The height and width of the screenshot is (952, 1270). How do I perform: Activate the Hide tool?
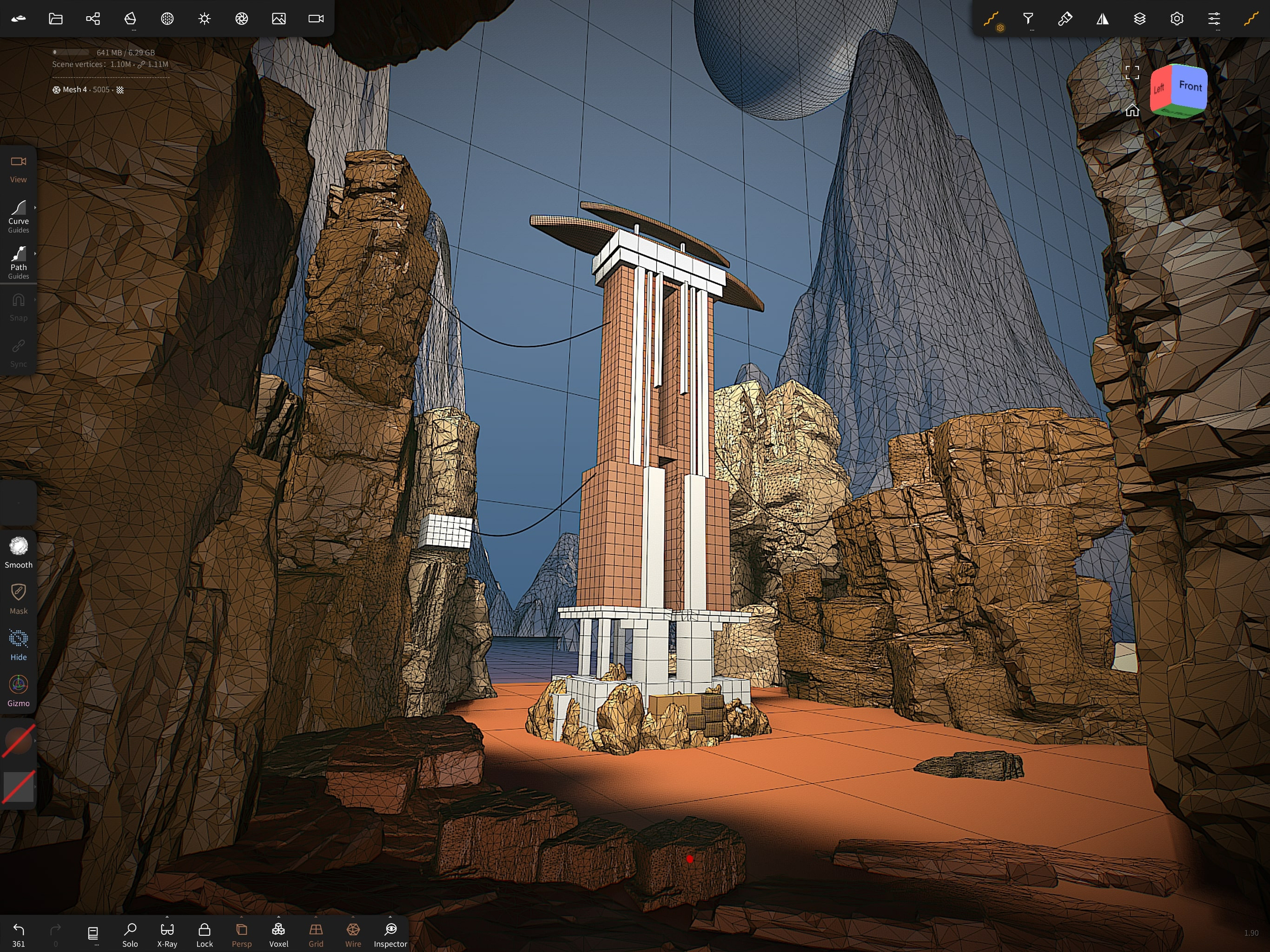pyautogui.click(x=18, y=644)
